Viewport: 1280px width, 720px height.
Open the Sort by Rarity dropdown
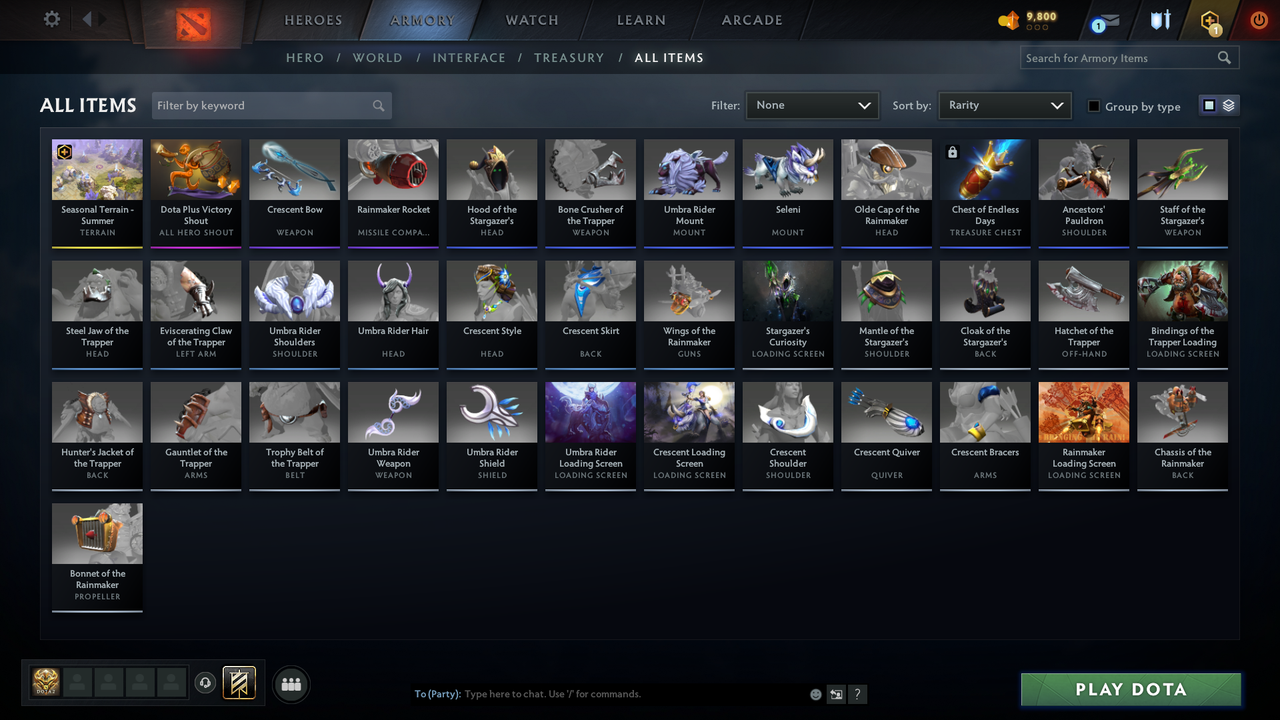tap(1004, 104)
